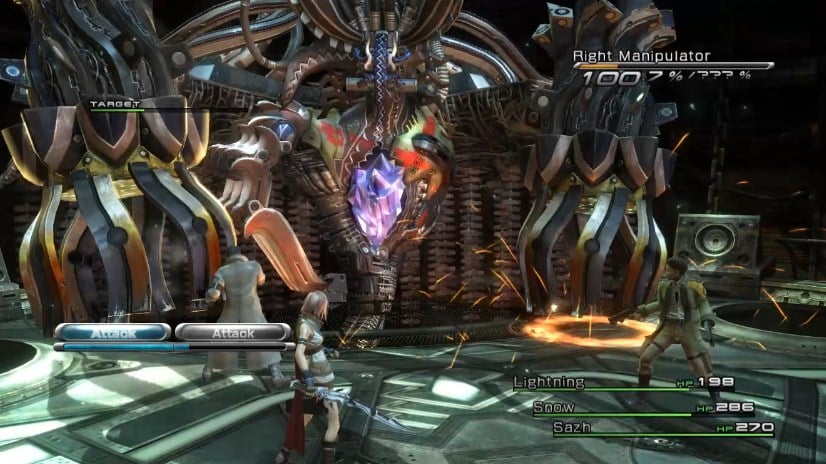Select the blue highlighted Attack command
Image resolution: width=826 pixels, height=464 pixels.
click(112, 332)
